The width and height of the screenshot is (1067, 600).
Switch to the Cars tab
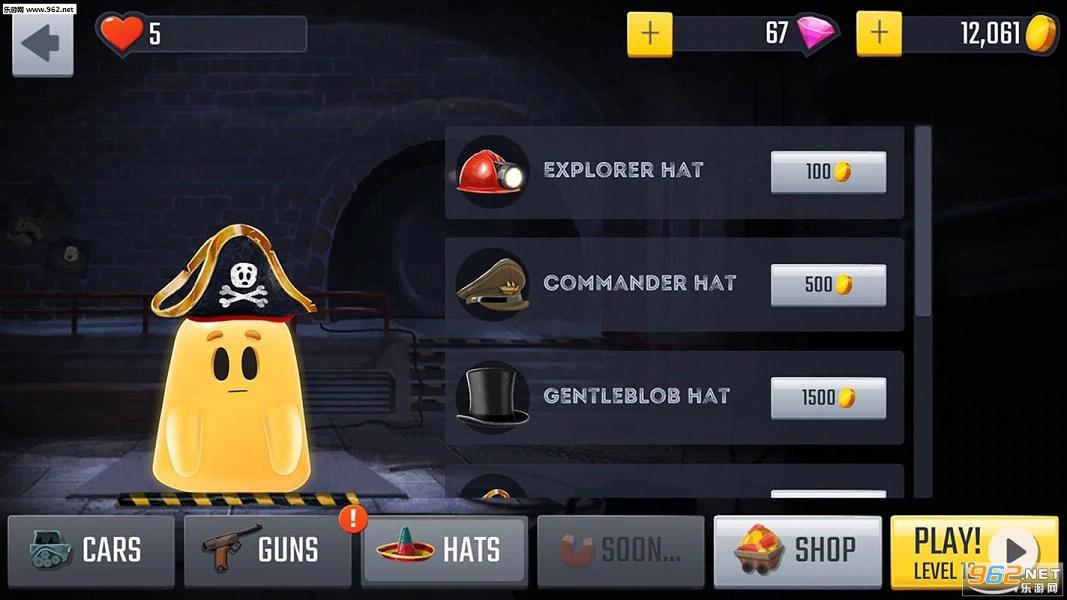91,550
